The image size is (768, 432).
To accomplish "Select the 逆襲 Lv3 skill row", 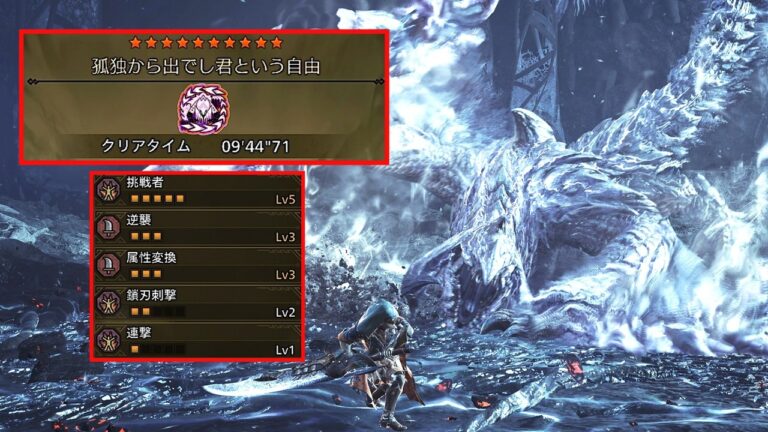I will click(x=197, y=228).
